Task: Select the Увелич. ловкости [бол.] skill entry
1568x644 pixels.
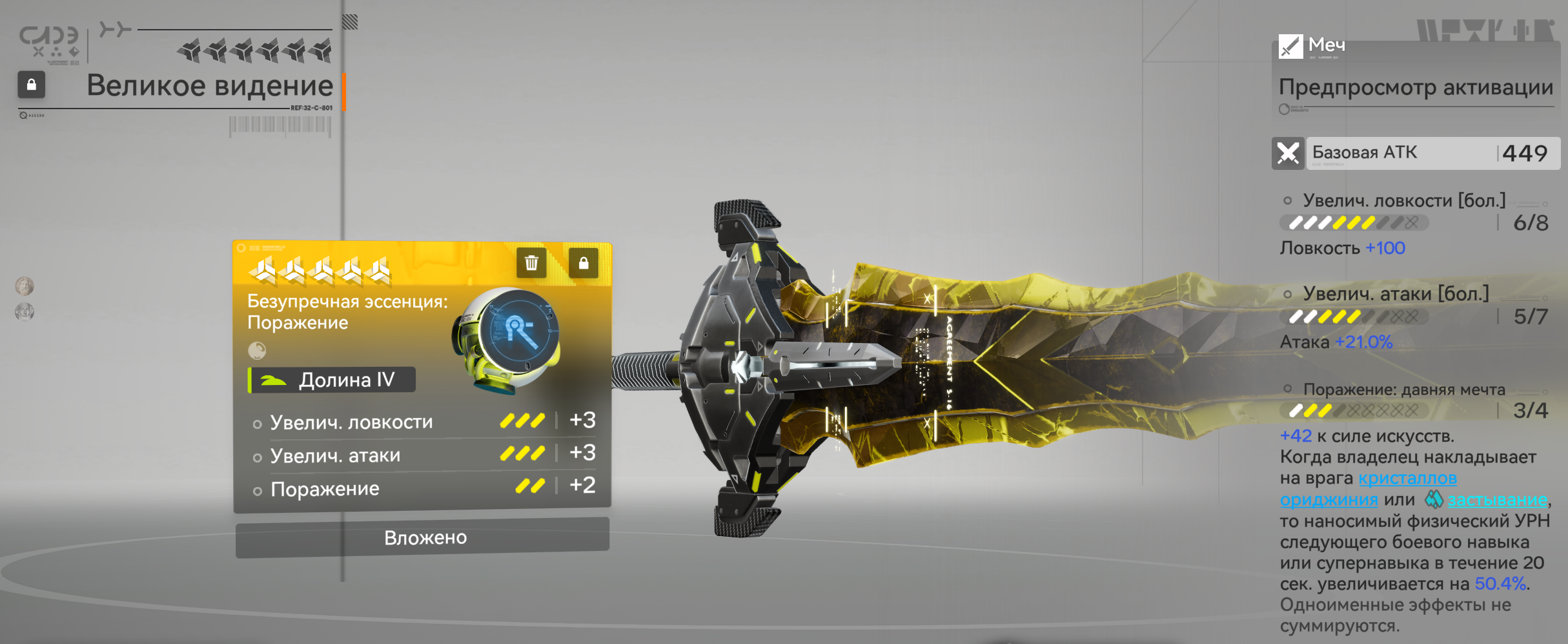Action: click(x=1403, y=201)
